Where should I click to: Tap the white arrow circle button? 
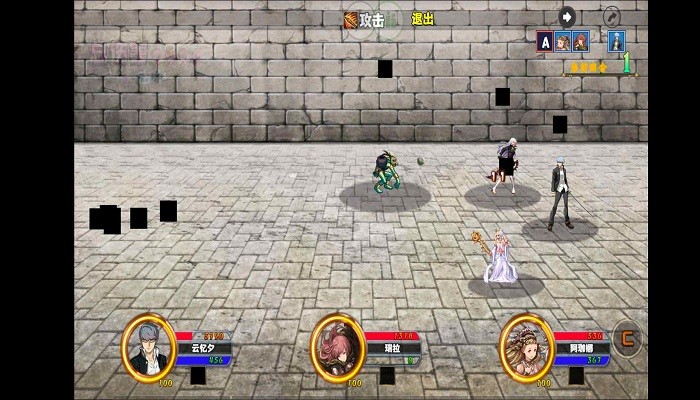(x=567, y=16)
